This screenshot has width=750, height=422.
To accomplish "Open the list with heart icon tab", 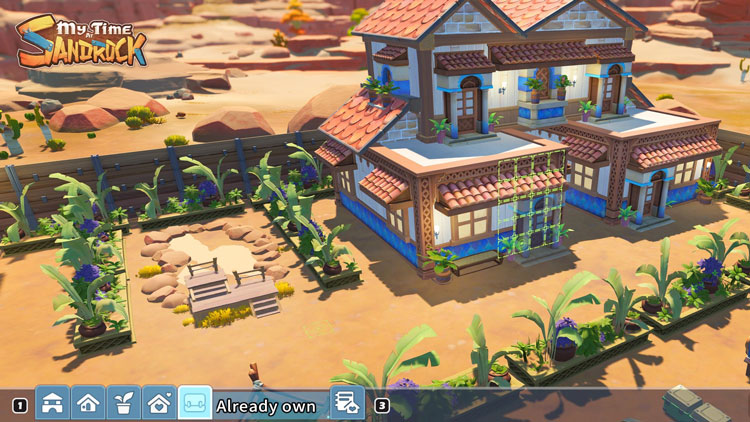I will click(x=347, y=403).
